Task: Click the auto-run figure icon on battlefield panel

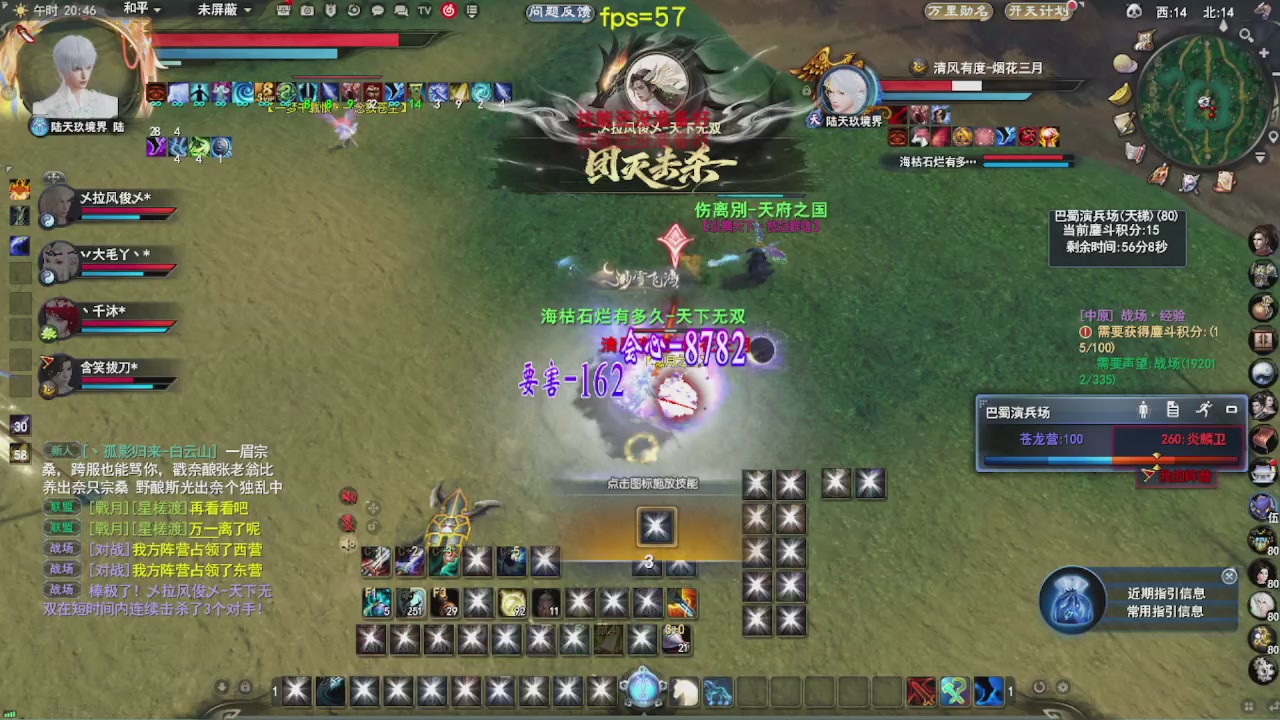Action: [1204, 409]
